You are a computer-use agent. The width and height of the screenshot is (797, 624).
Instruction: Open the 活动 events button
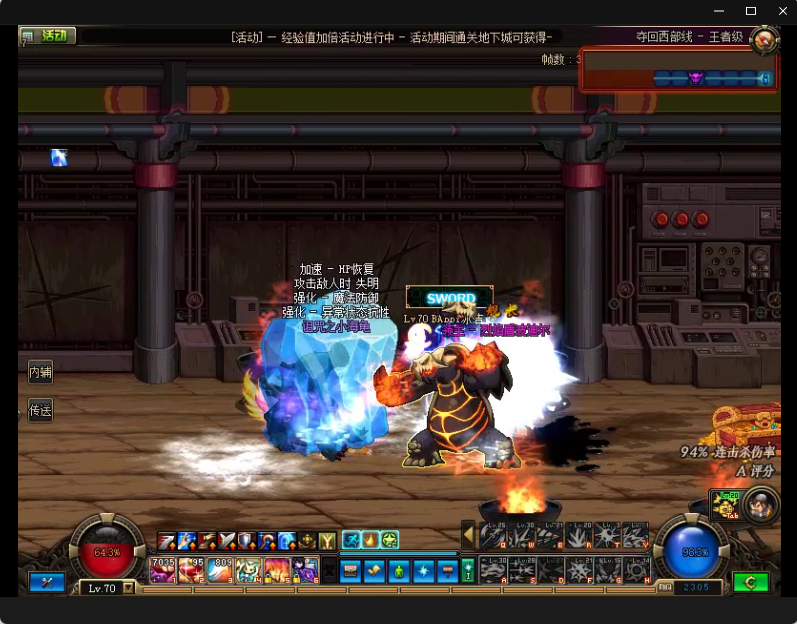(48, 36)
